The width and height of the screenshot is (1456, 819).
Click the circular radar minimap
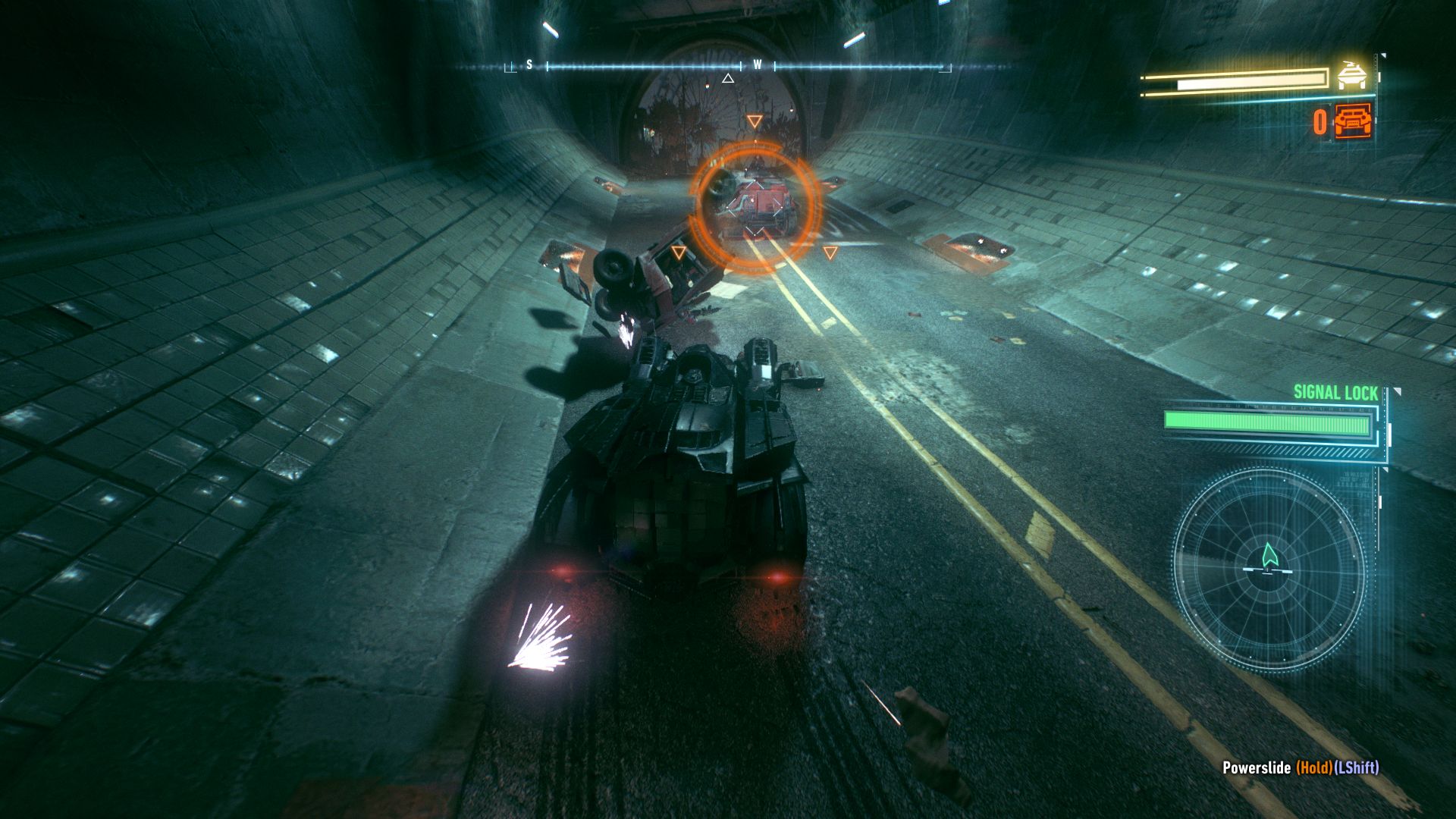click(x=1269, y=570)
